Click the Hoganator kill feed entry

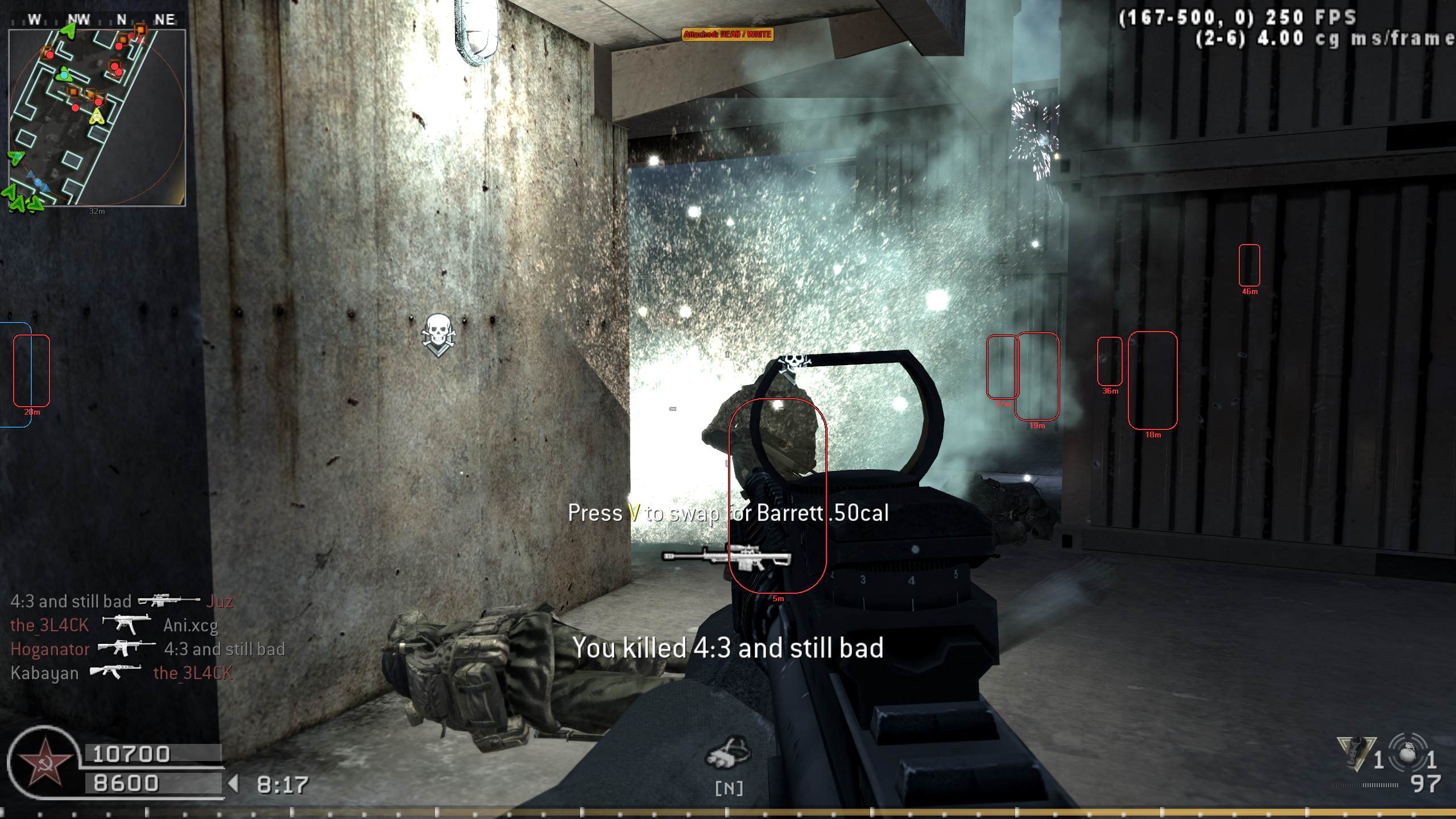coord(147,649)
